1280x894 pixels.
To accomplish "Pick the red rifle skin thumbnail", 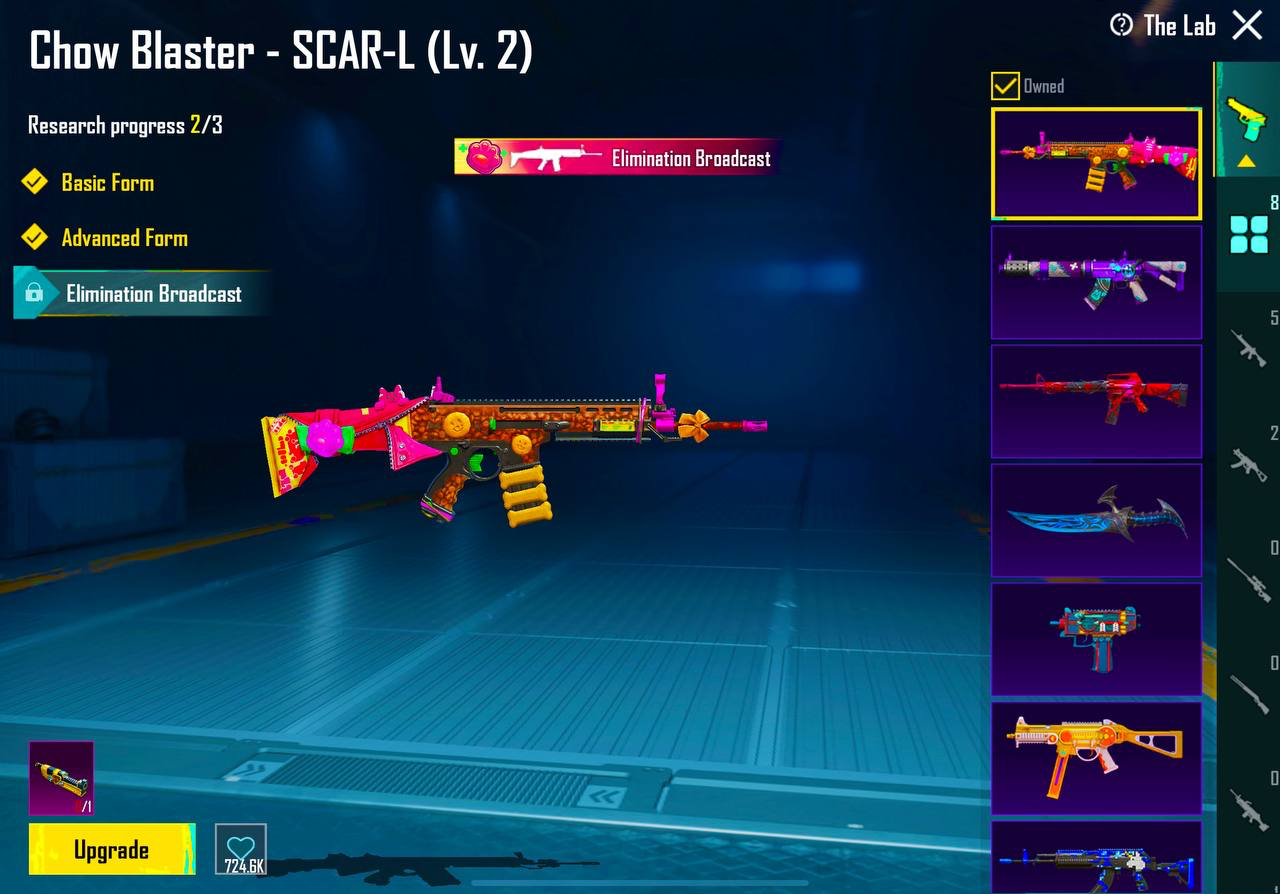I will [x=1096, y=401].
